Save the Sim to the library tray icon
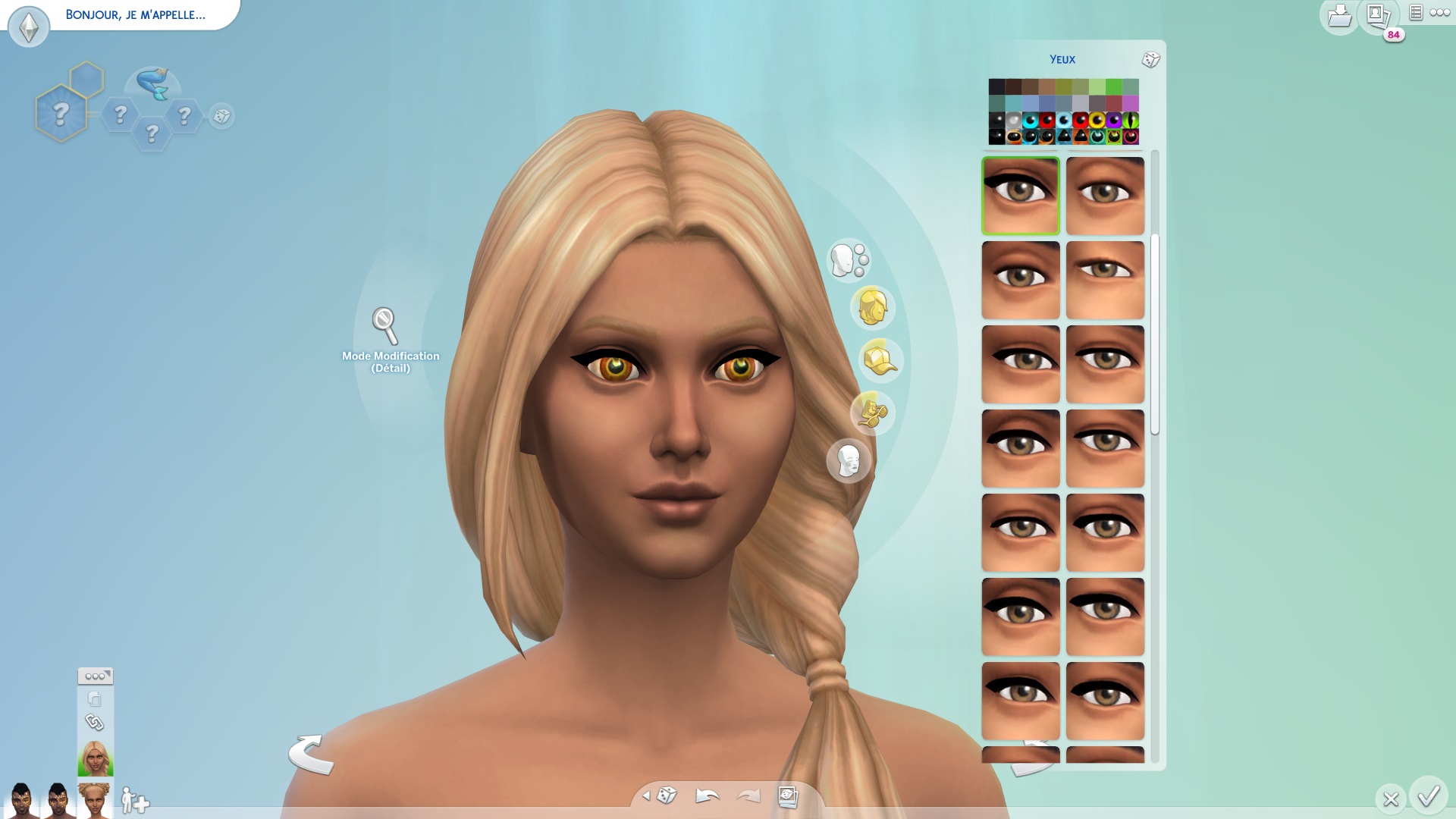 (1339, 16)
